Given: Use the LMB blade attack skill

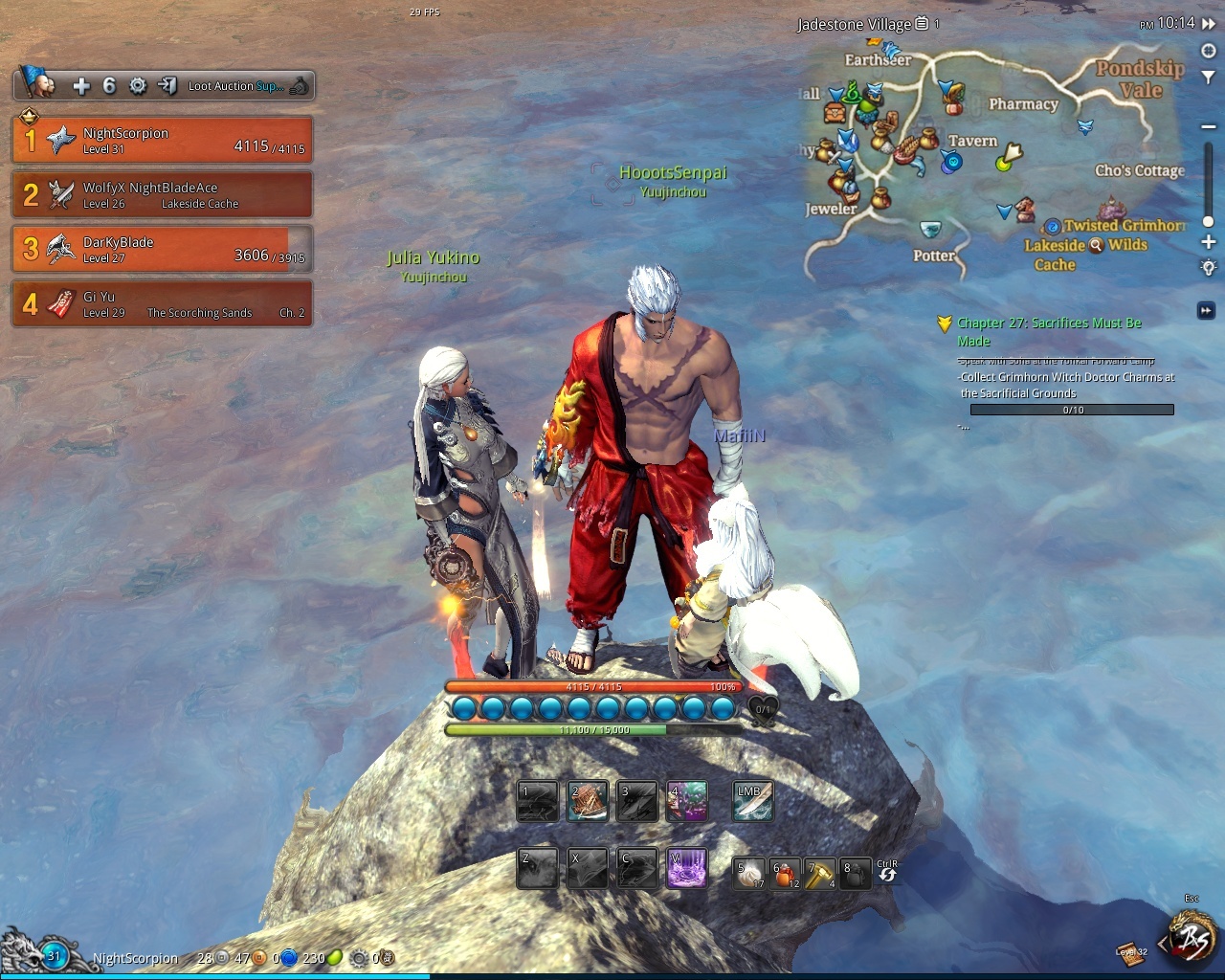Looking at the screenshot, I should pyautogui.click(x=753, y=802).
